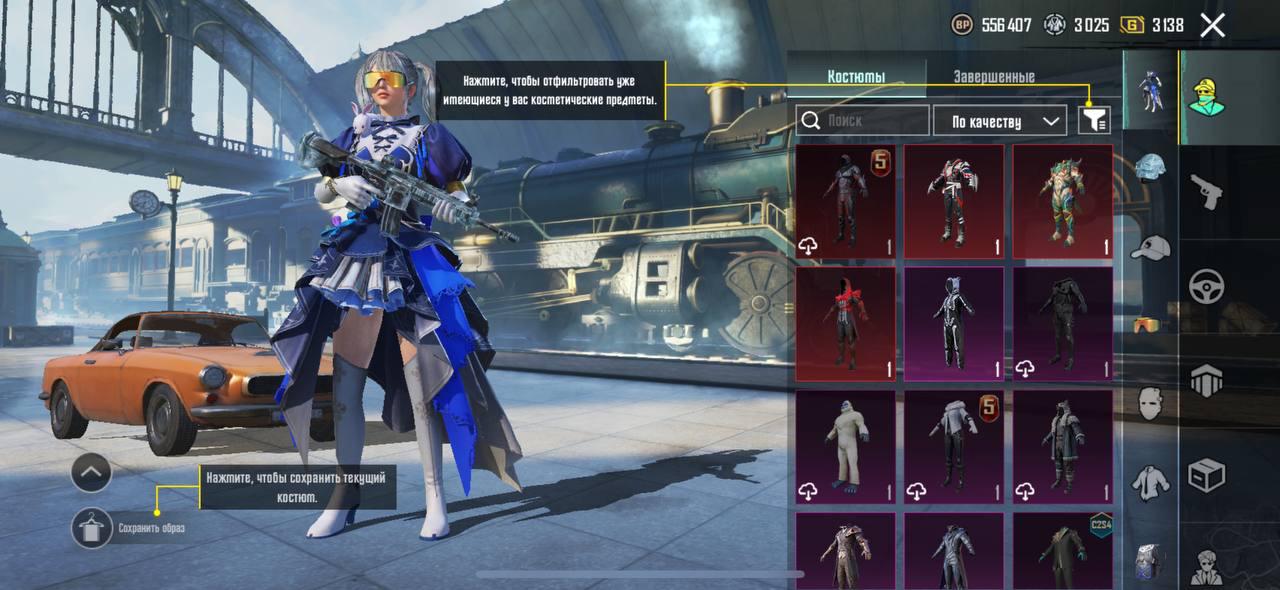Expand the round up-arrow button

[91, 472]
